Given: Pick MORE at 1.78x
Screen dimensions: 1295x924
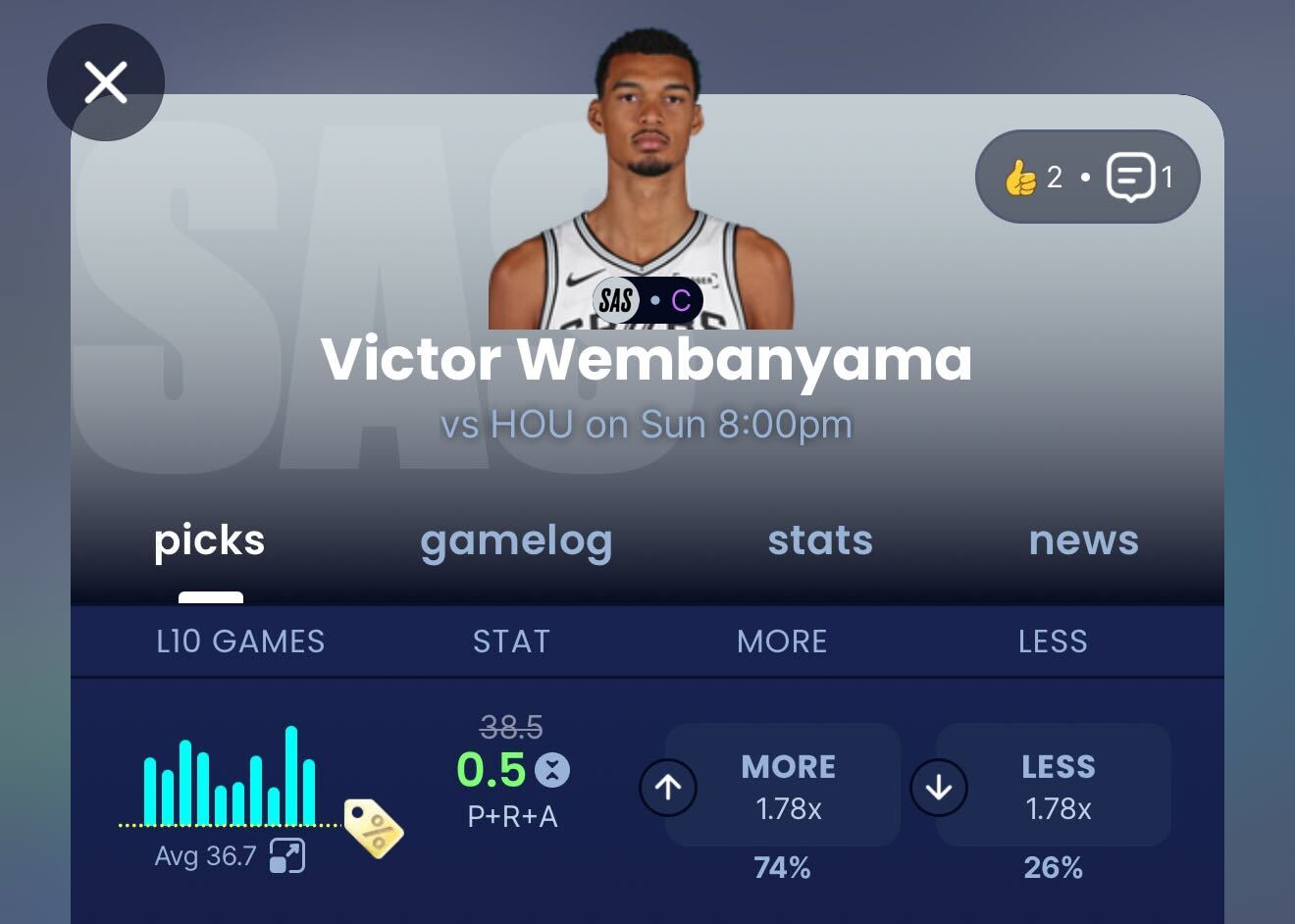Looking at the screenshot, I should coord(783,786).
